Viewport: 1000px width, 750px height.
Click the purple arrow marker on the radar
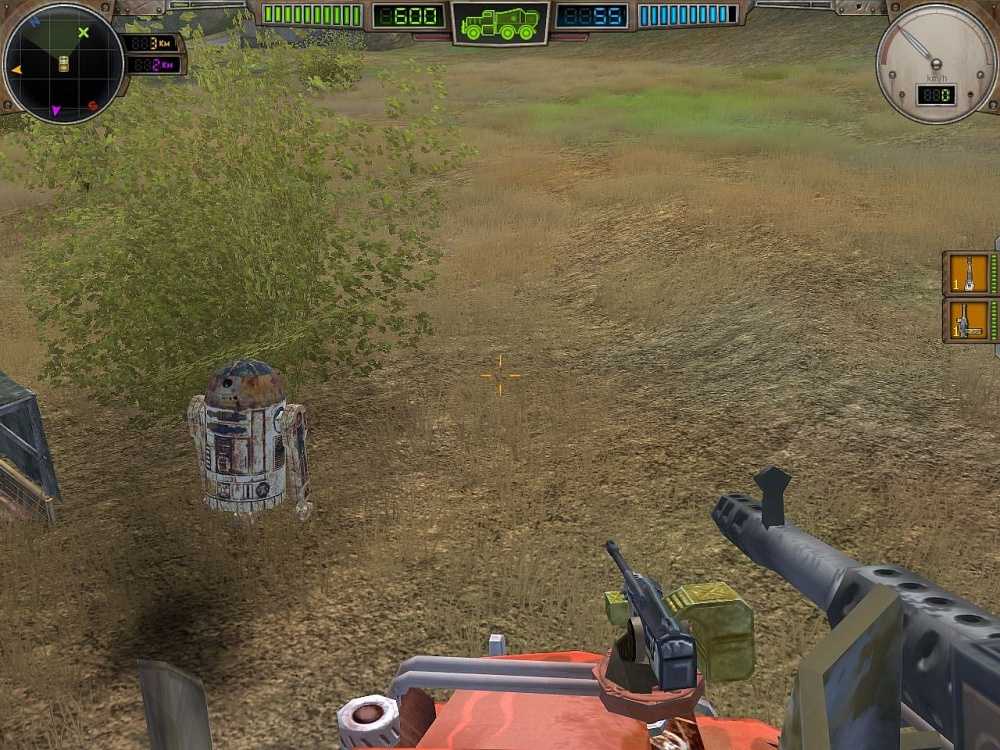[56, 110]
